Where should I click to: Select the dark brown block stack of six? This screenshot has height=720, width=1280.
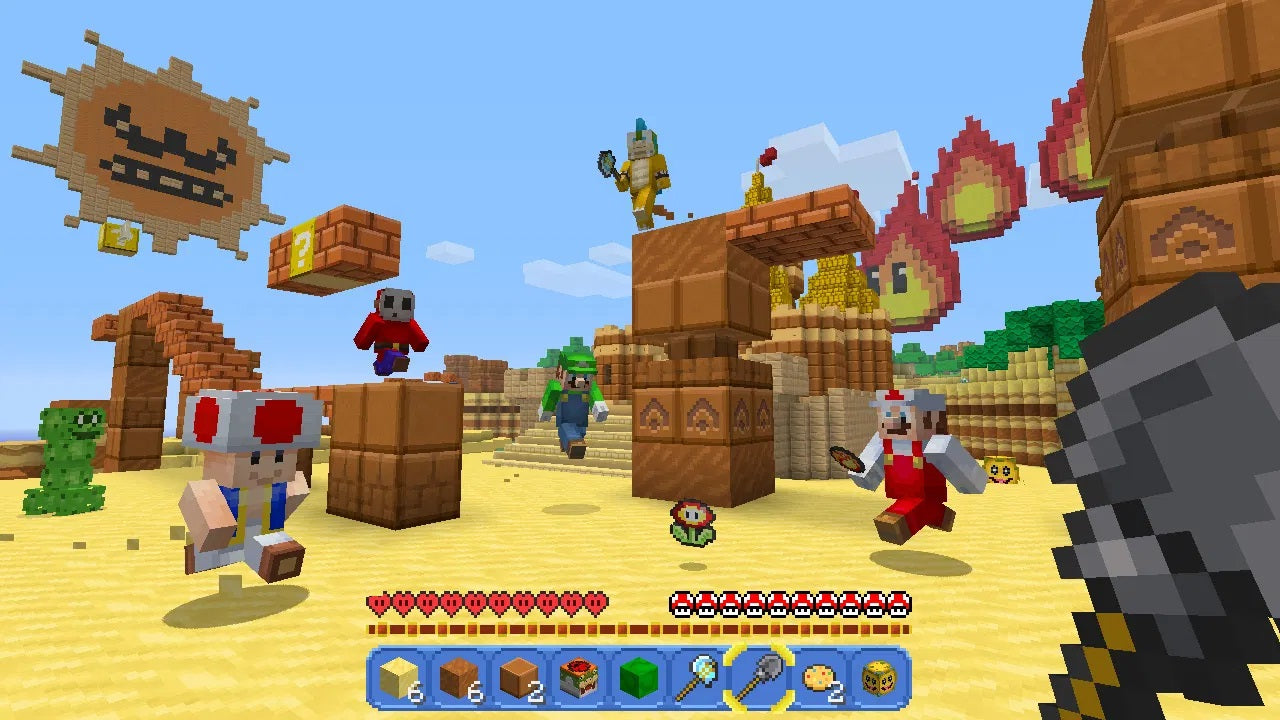457,679
